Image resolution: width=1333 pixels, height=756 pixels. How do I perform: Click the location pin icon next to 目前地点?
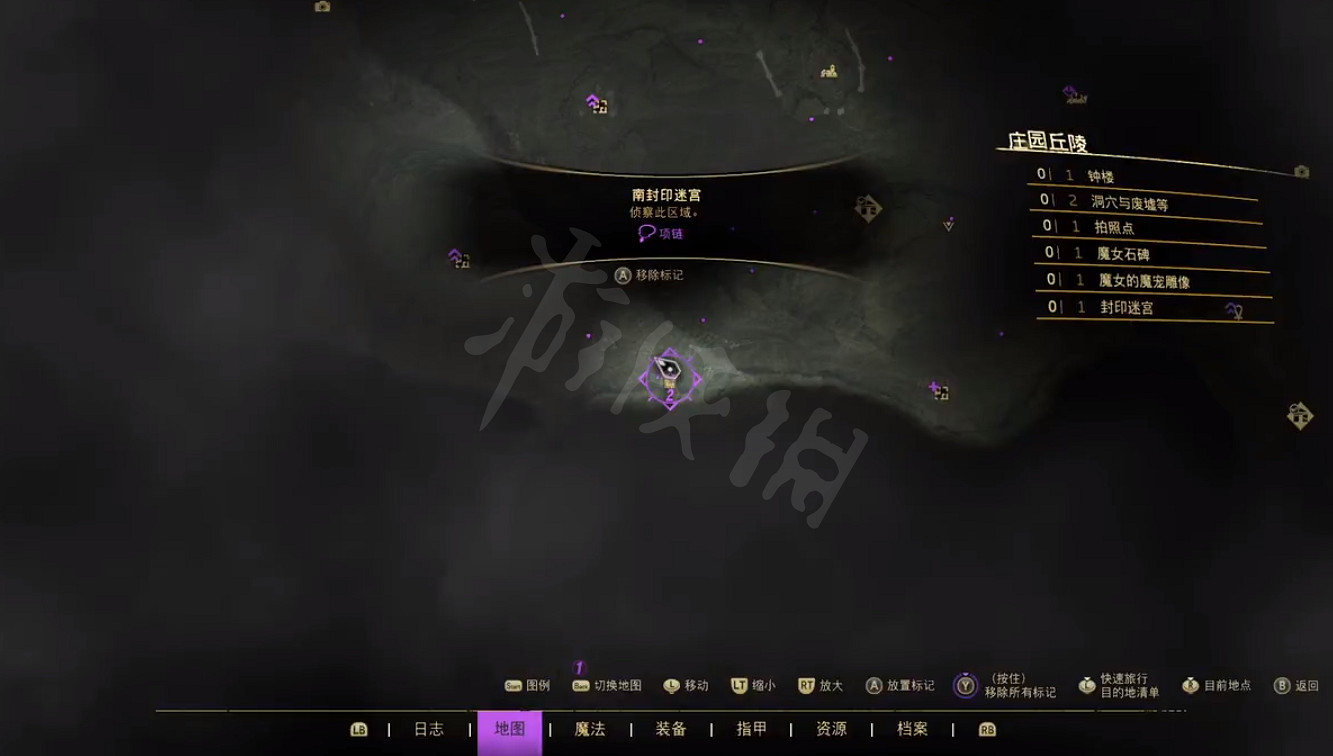[x=1190, y=686]
